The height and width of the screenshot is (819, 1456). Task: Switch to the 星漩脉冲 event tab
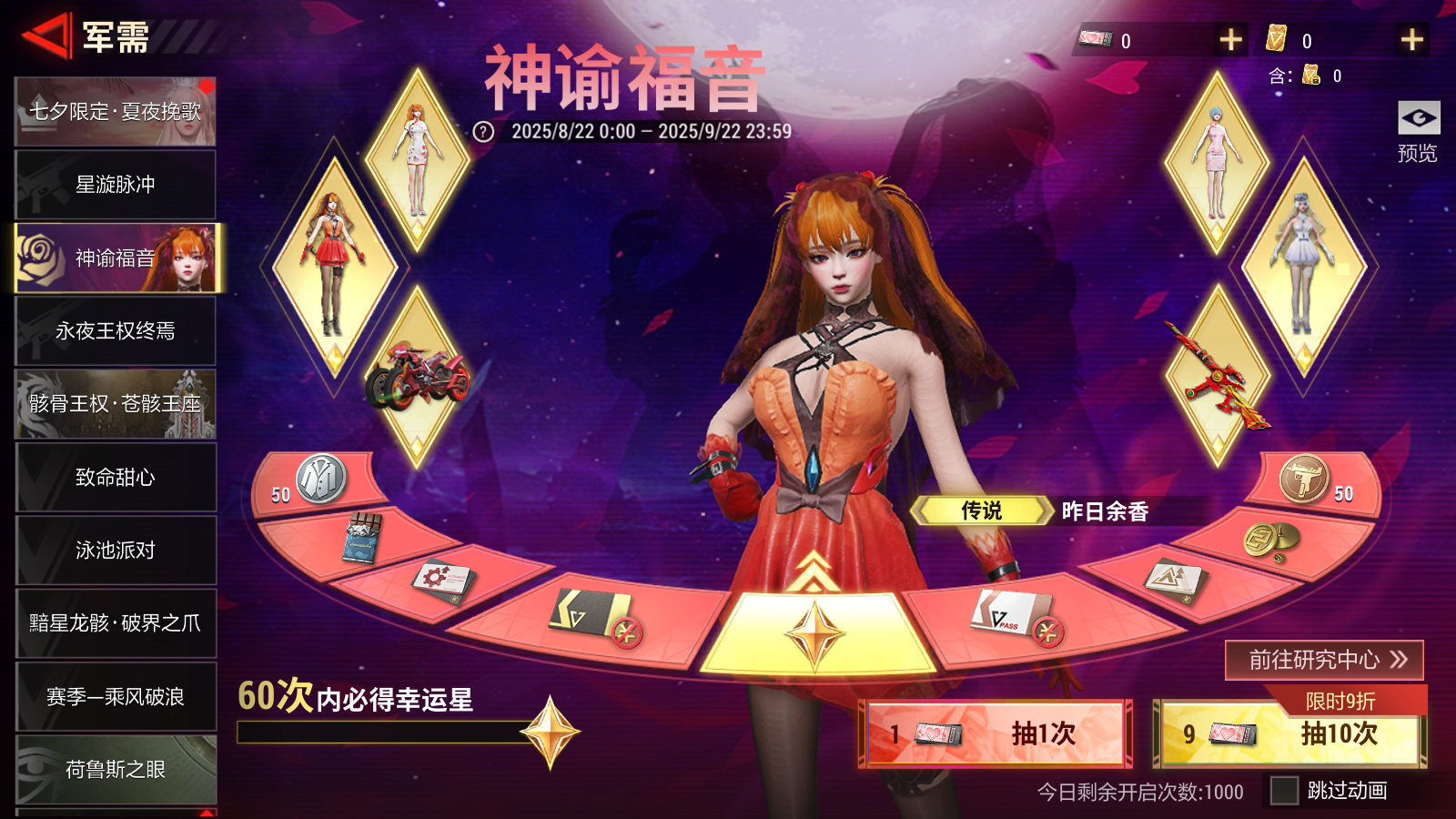click(x=115, y=183)
